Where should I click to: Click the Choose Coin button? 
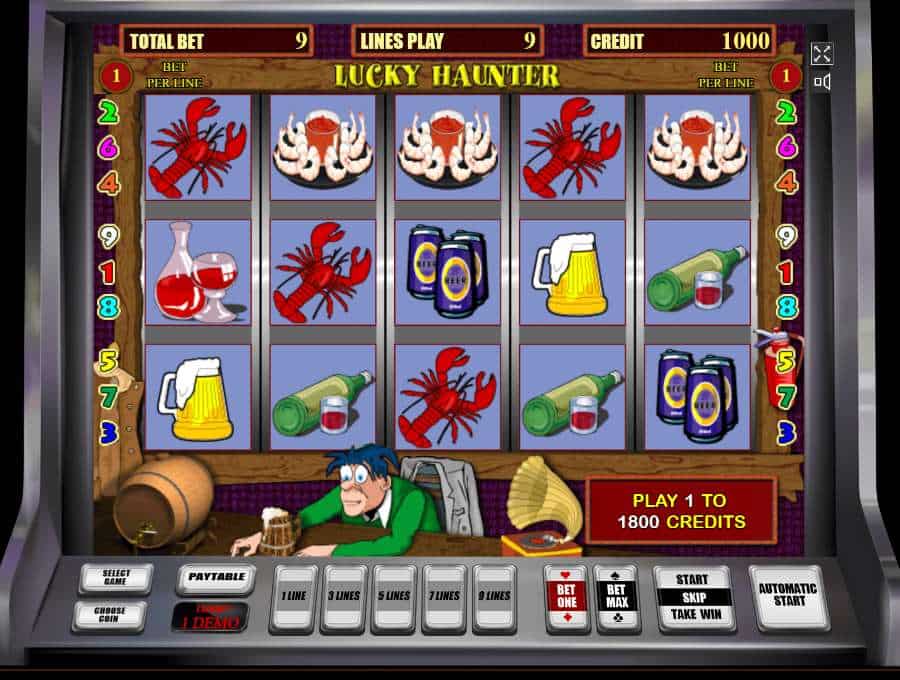pyautogui.click(x=108, y=615)
